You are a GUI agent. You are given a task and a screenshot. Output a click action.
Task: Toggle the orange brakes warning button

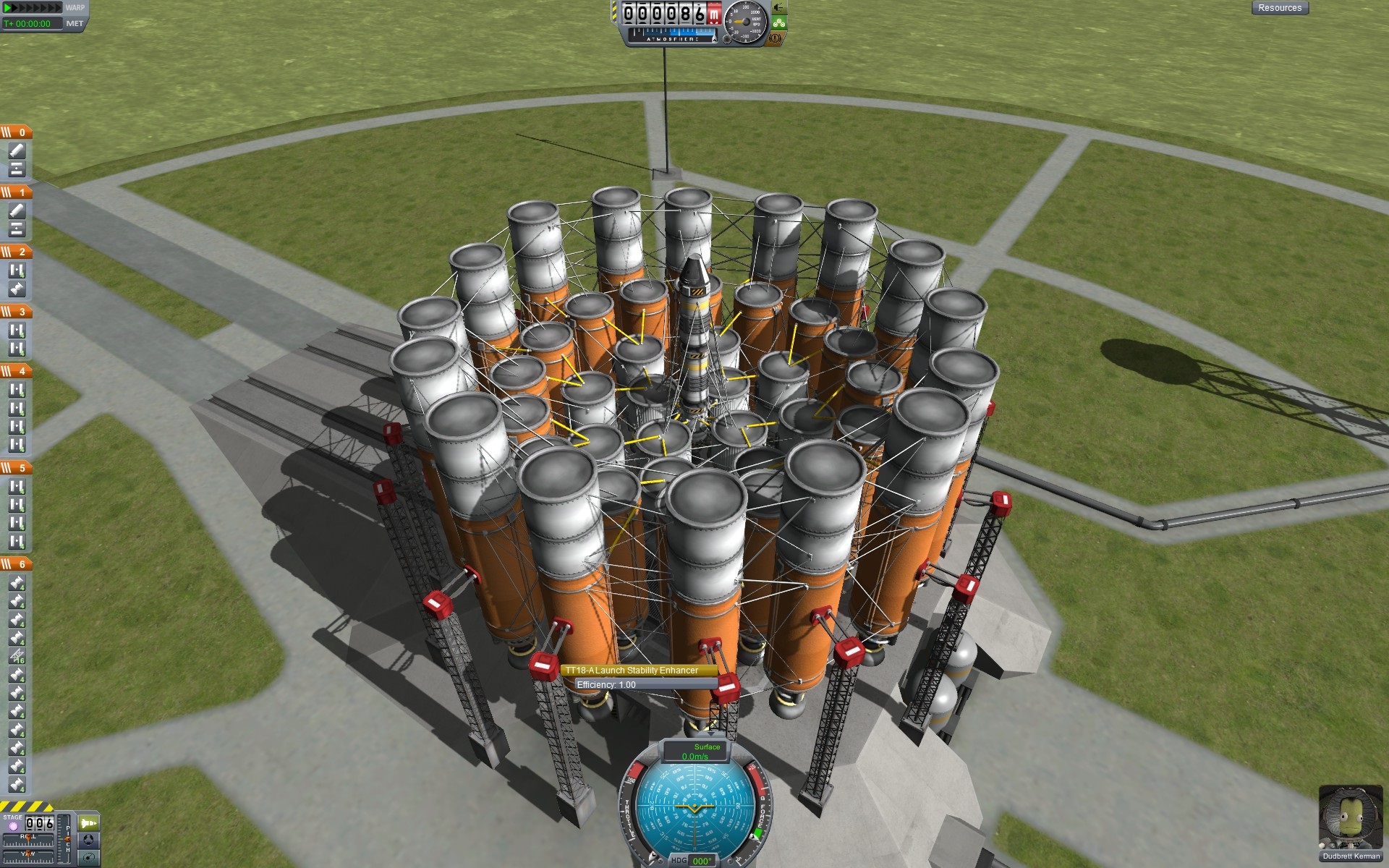[x=776, y=38]
